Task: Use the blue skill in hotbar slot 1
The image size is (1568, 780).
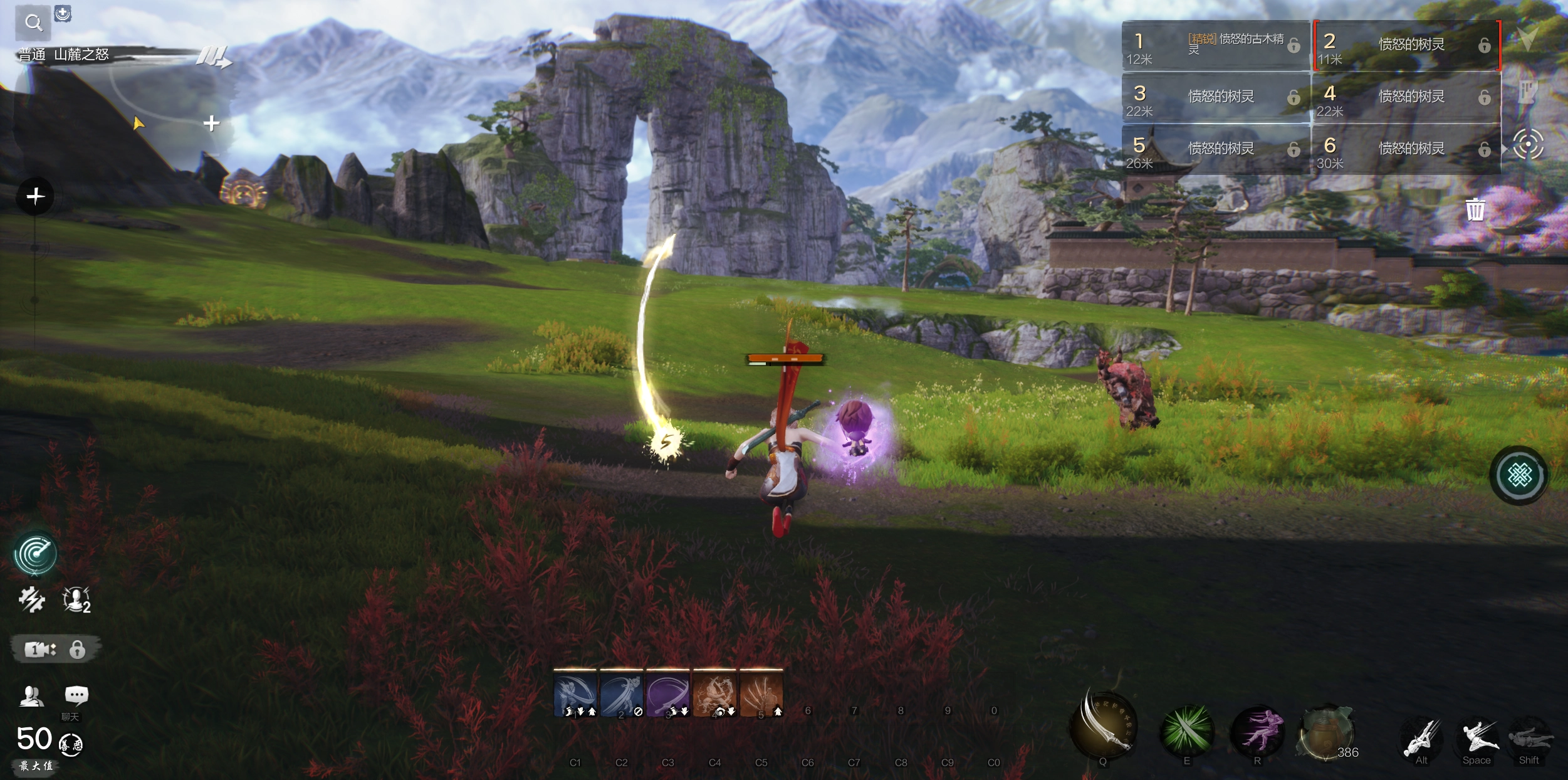Action: coord(575,693)
